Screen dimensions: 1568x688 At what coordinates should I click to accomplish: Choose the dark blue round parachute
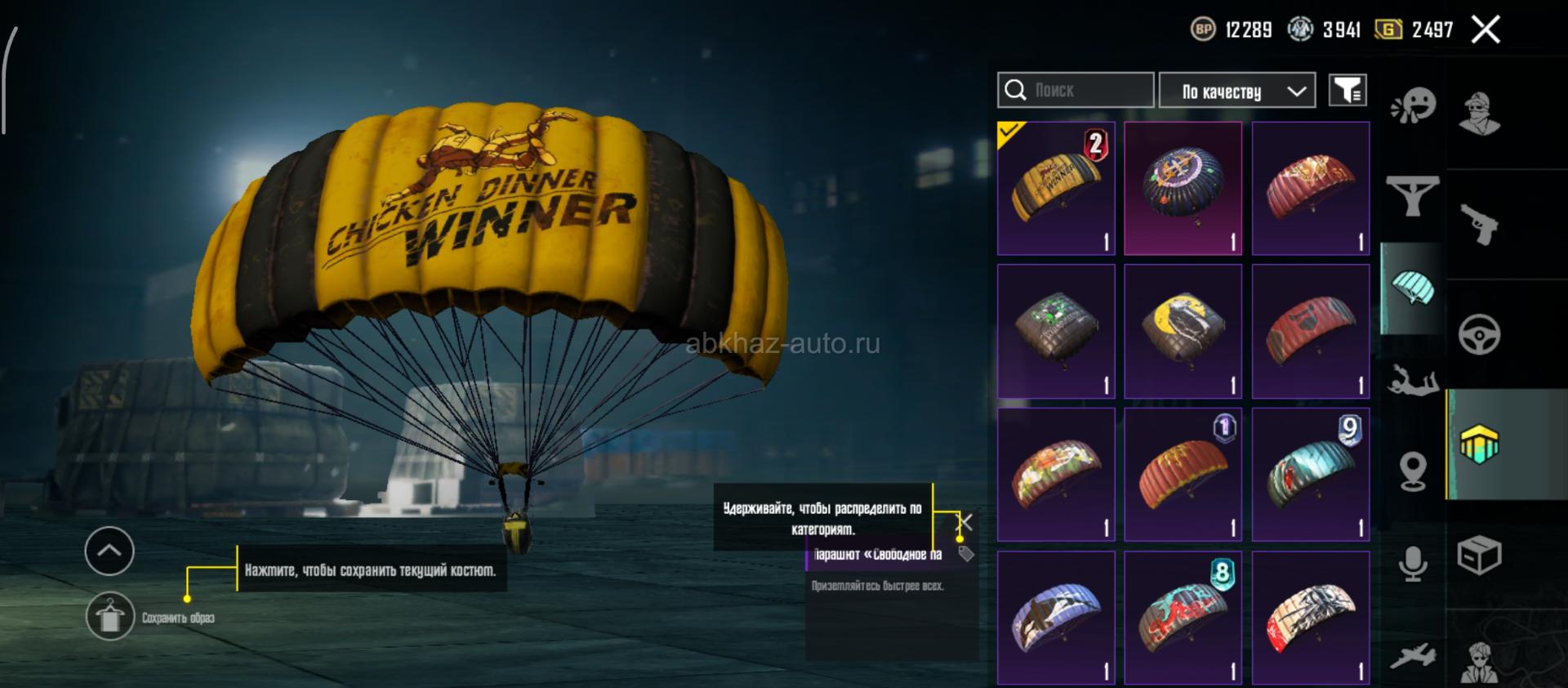point(1183,188)
